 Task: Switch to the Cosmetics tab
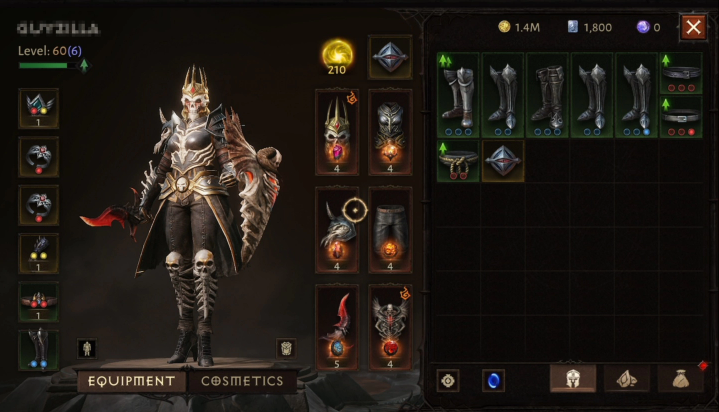[x=242, y=381]
